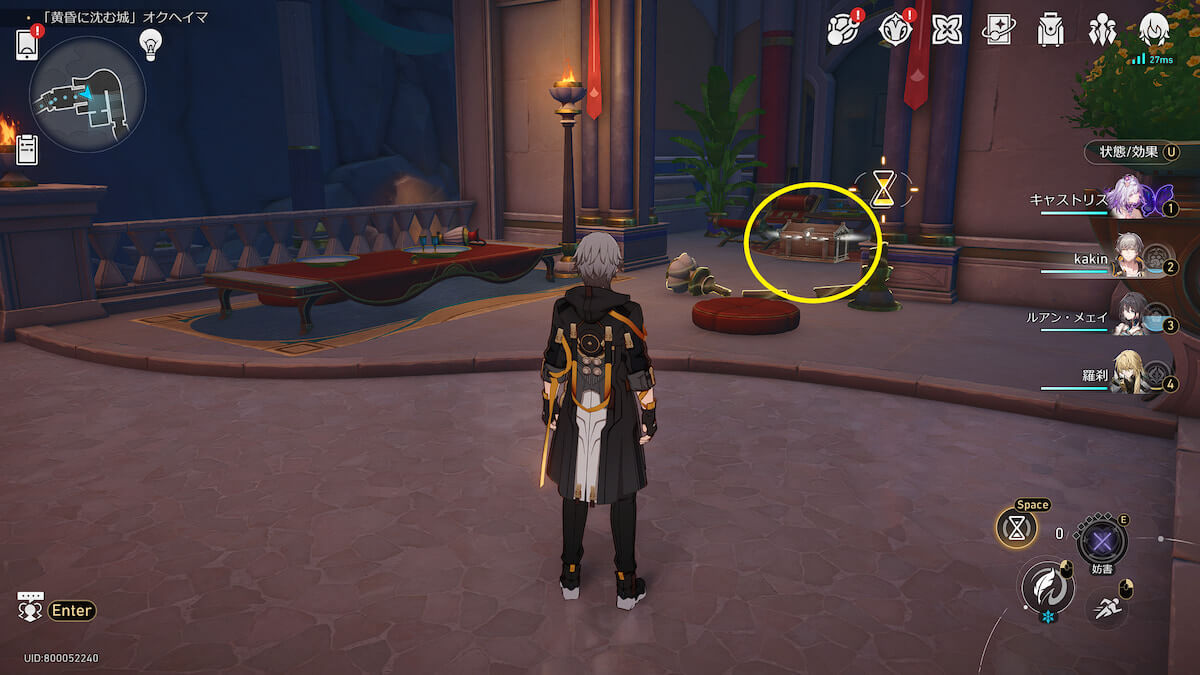This screenshot has height=675, width=1200.
Task: Open the compass-badge icon with red alert
Action: 894,30
